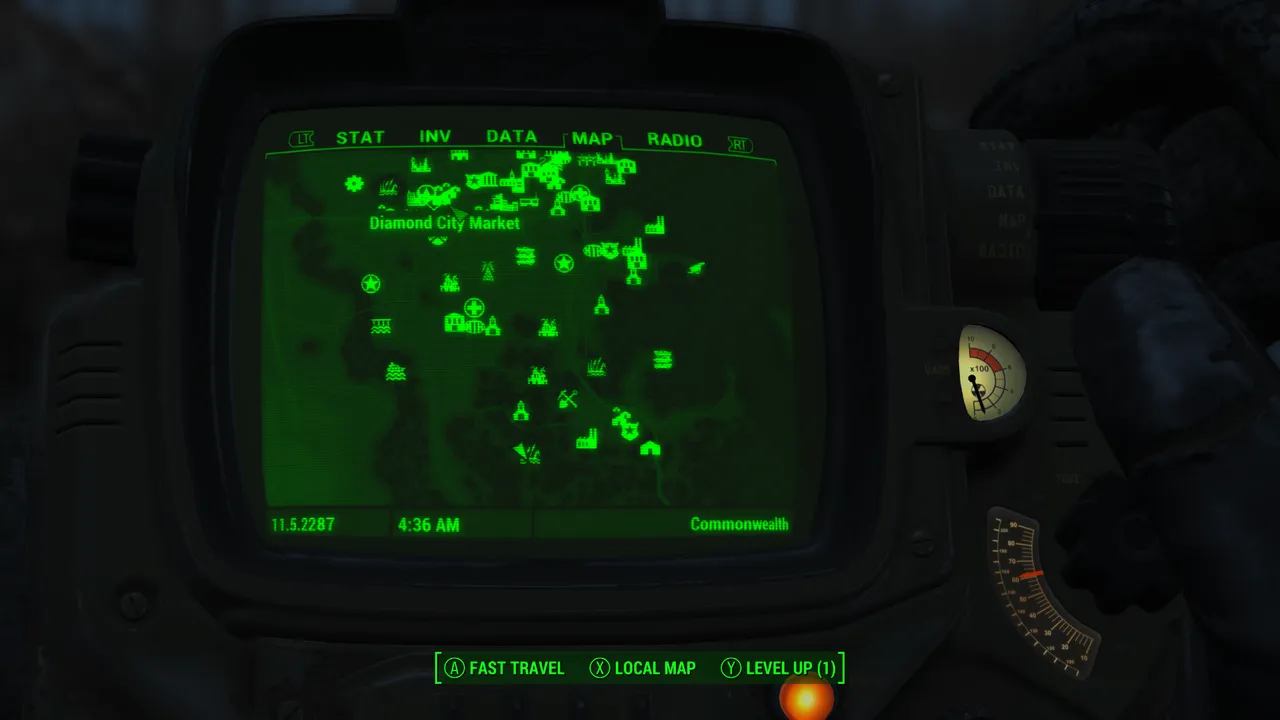Screen dimensions: 1280x720
Task: Switch to the RADIO tab
Action: pyautogui.click(x=674, y=140)
